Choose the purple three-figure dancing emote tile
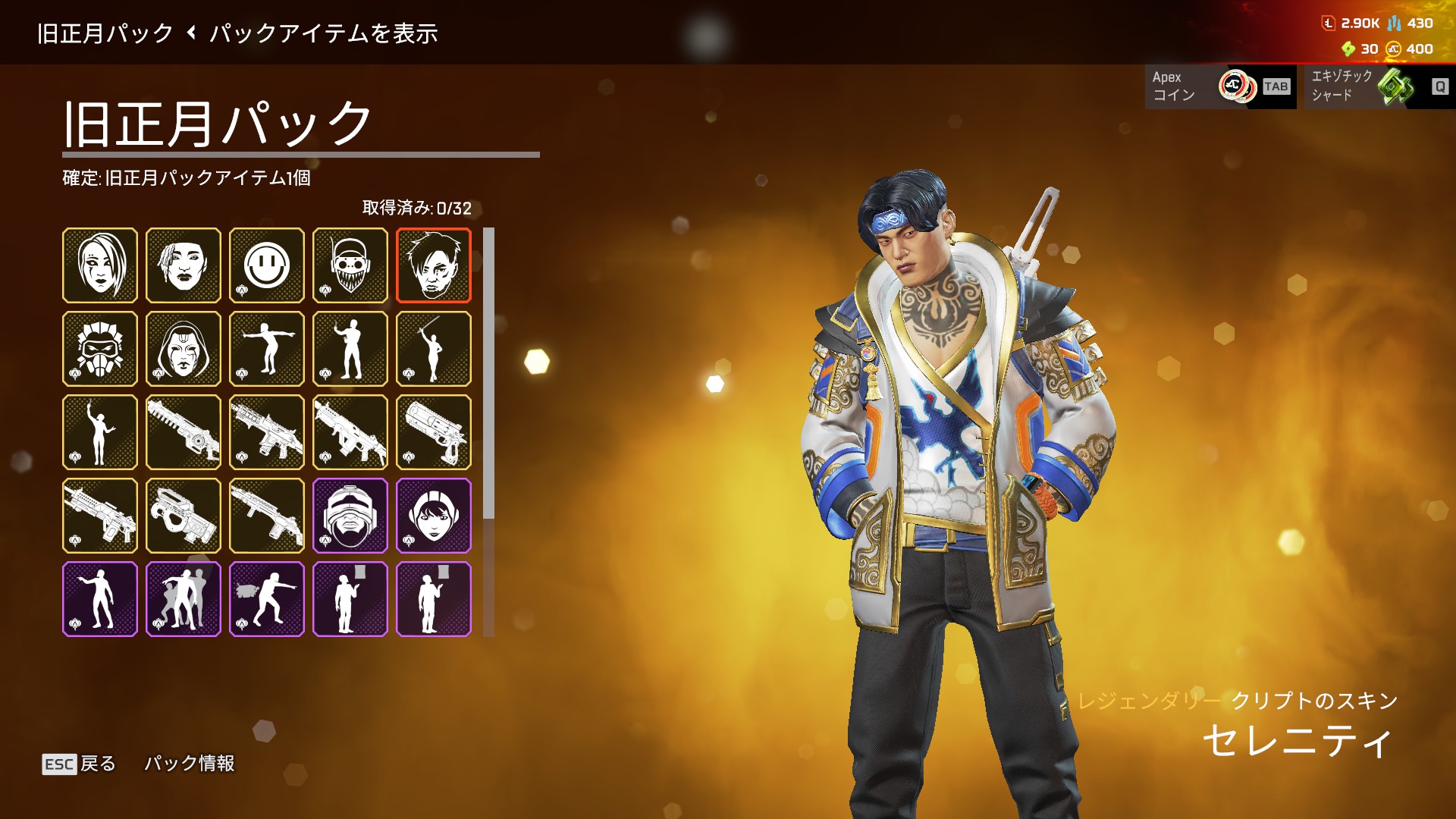The image size is (1456, 819). click(184, 599)
